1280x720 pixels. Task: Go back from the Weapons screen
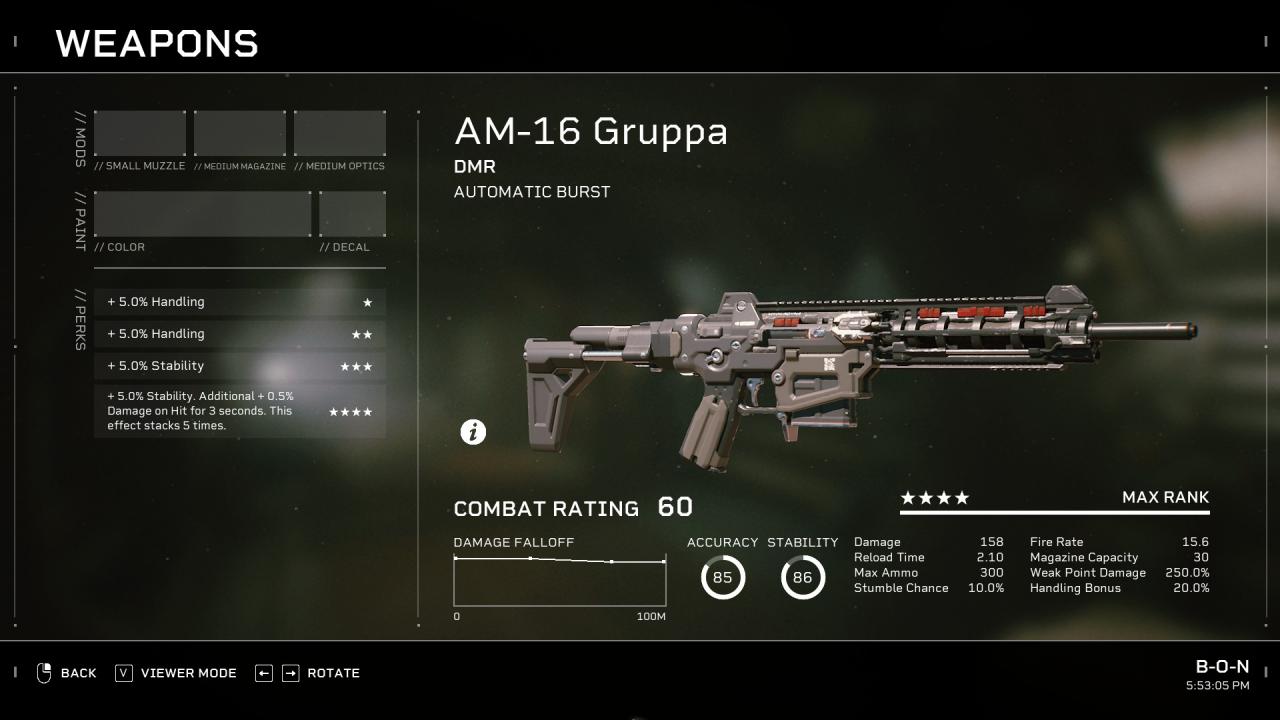click(66, 673)
